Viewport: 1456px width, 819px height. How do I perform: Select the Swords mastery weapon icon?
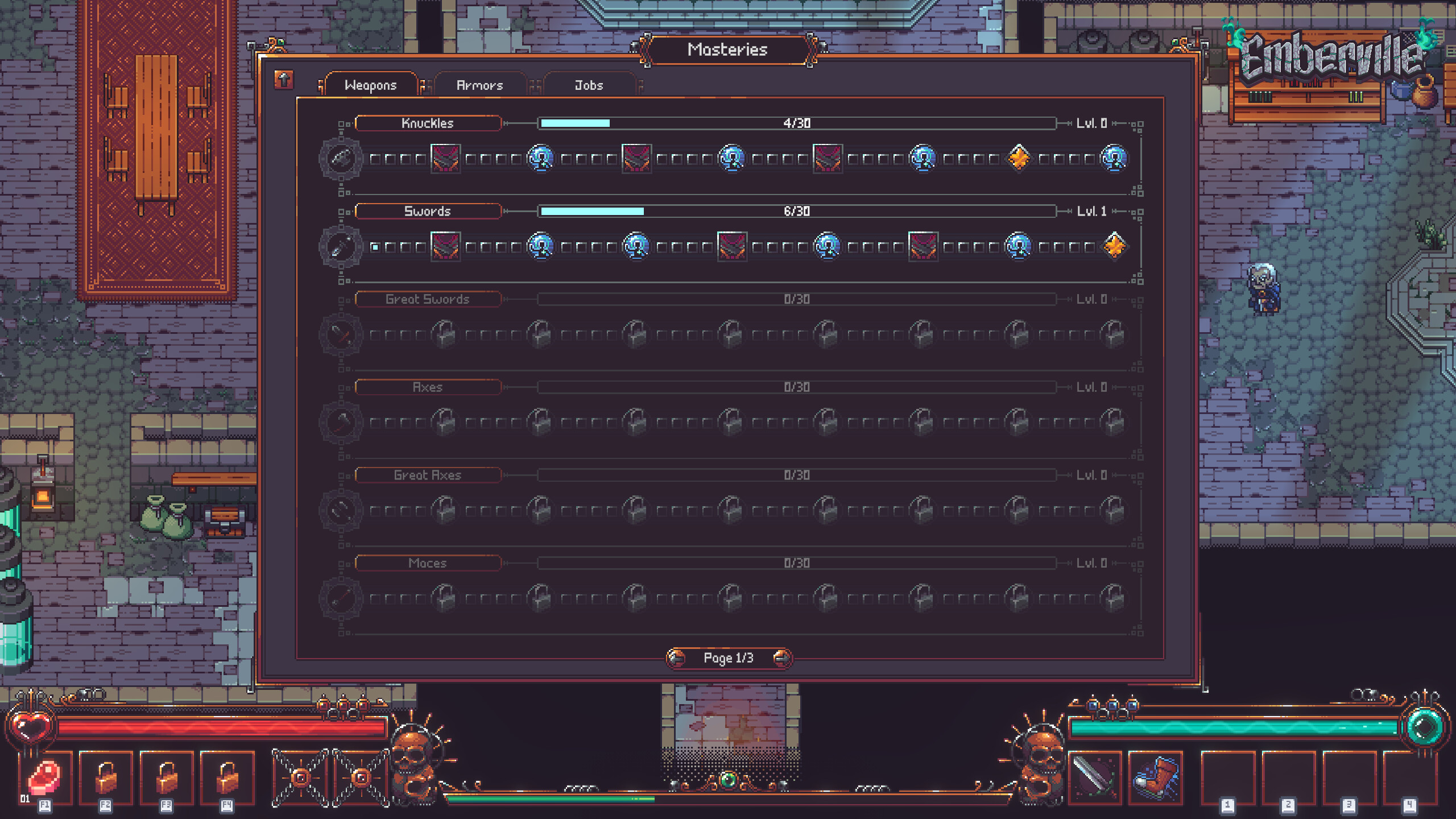point(341,247)
